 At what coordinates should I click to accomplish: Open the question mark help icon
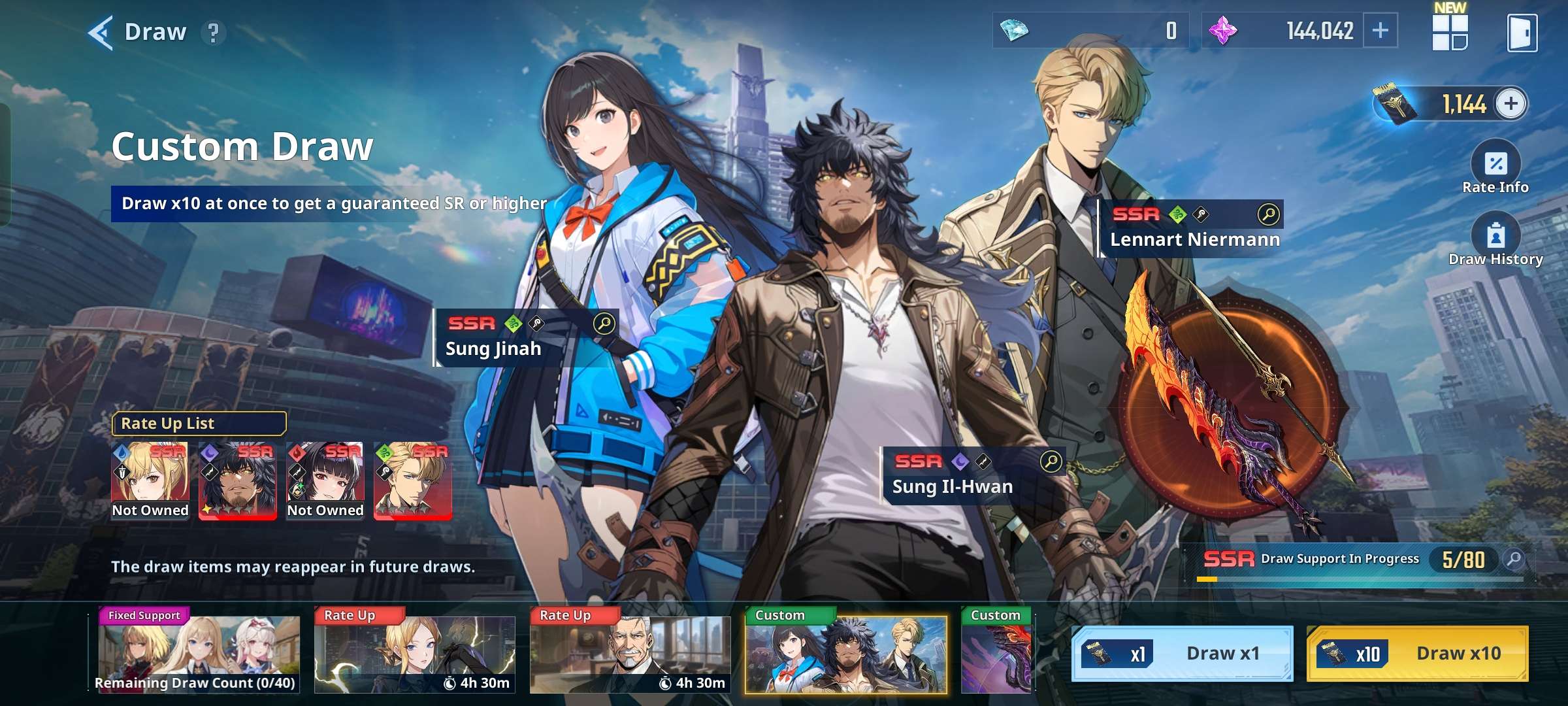213,32
